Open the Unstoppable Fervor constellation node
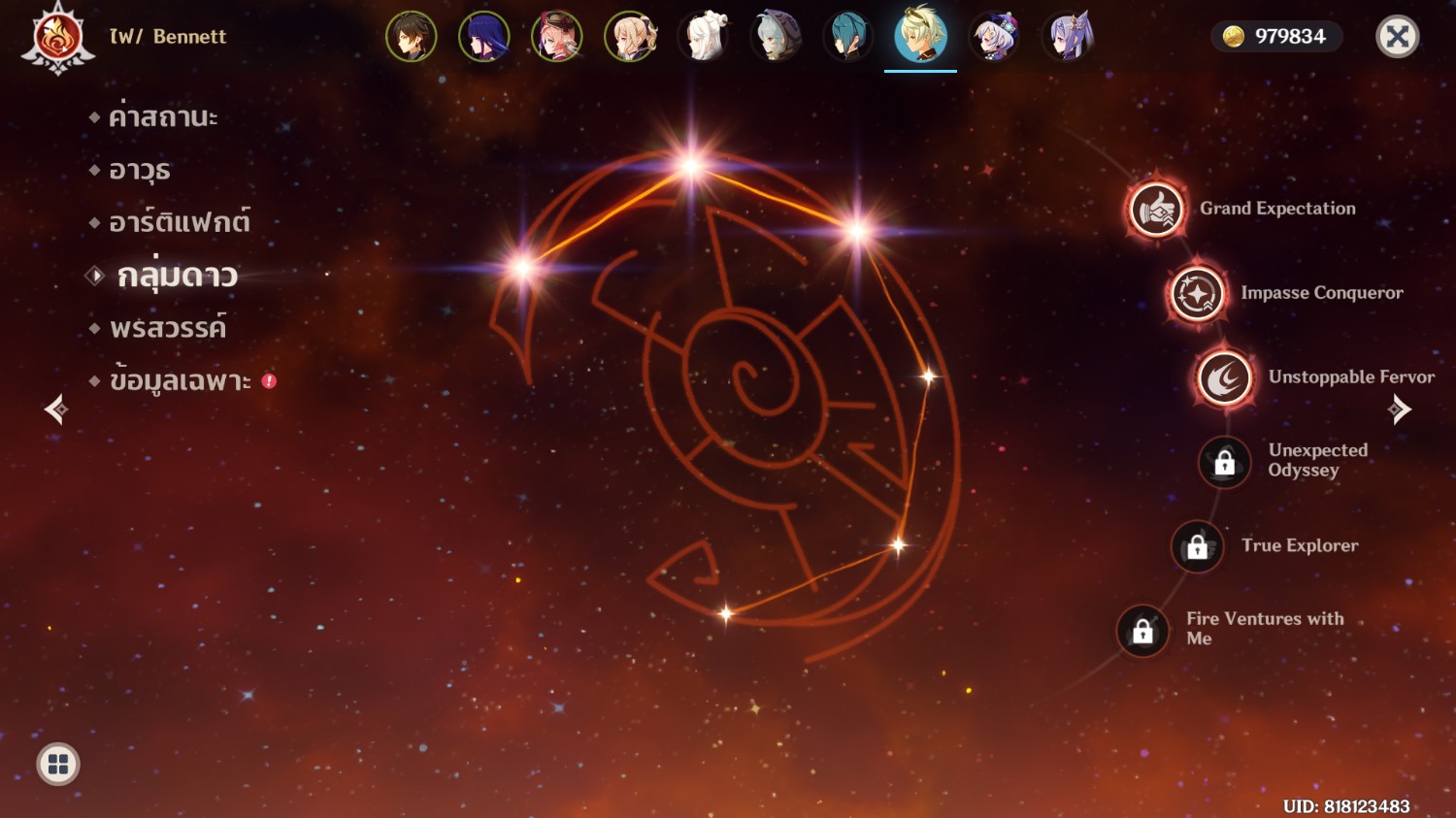Screen dimensions: 1456x818 1225,377
